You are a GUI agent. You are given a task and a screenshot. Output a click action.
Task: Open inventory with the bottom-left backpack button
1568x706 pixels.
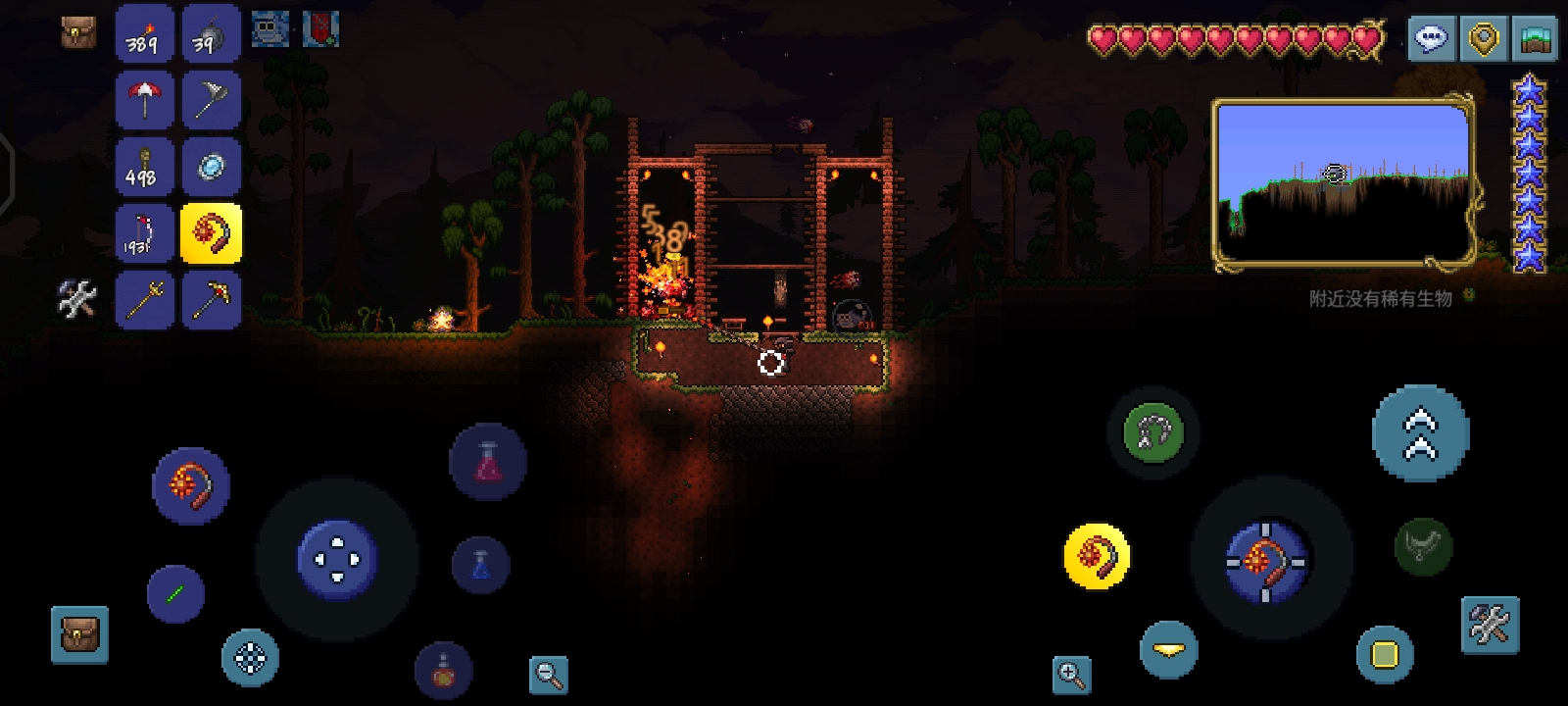coord(79,634)
